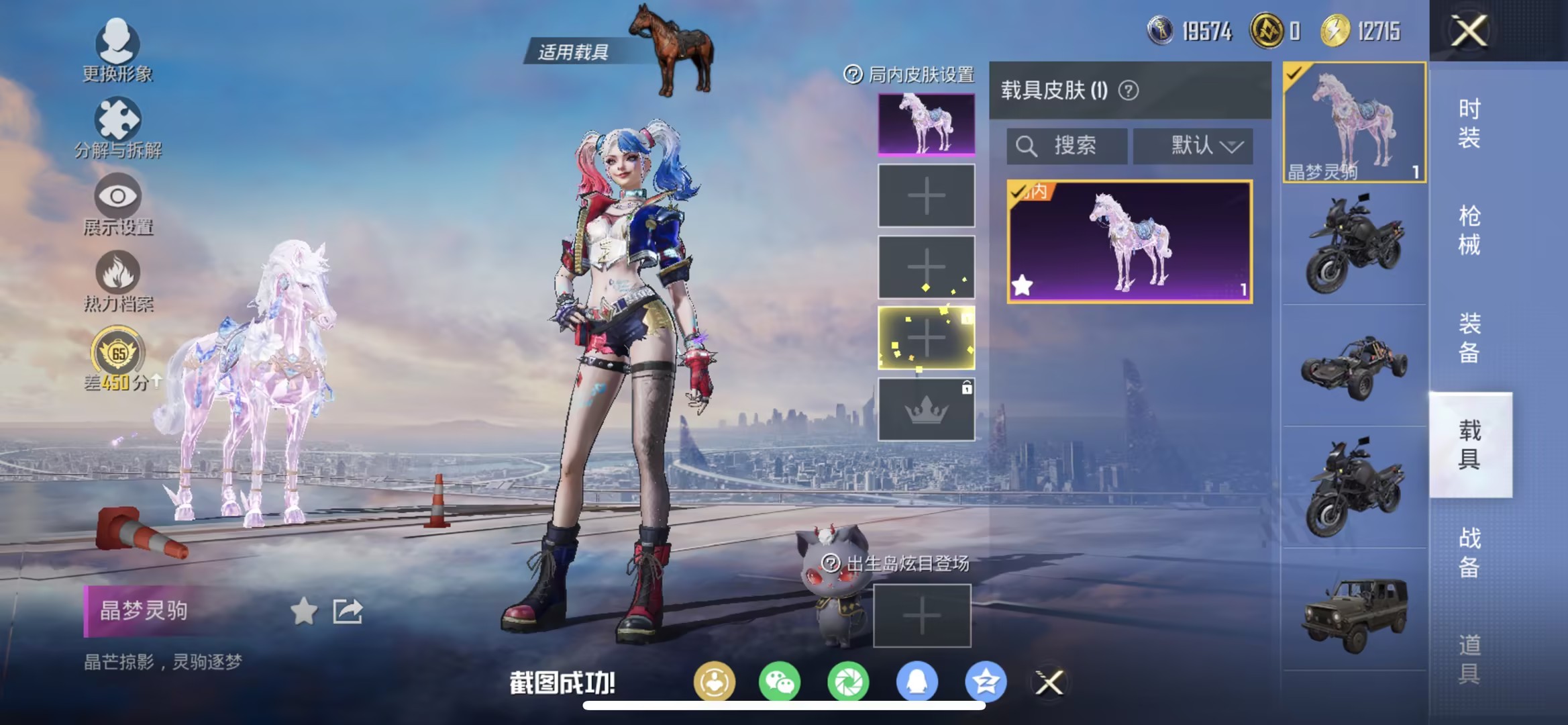Open the 搜索 search field
The height and width of the screenshot is (725, 1568).
coord(1067,146)
